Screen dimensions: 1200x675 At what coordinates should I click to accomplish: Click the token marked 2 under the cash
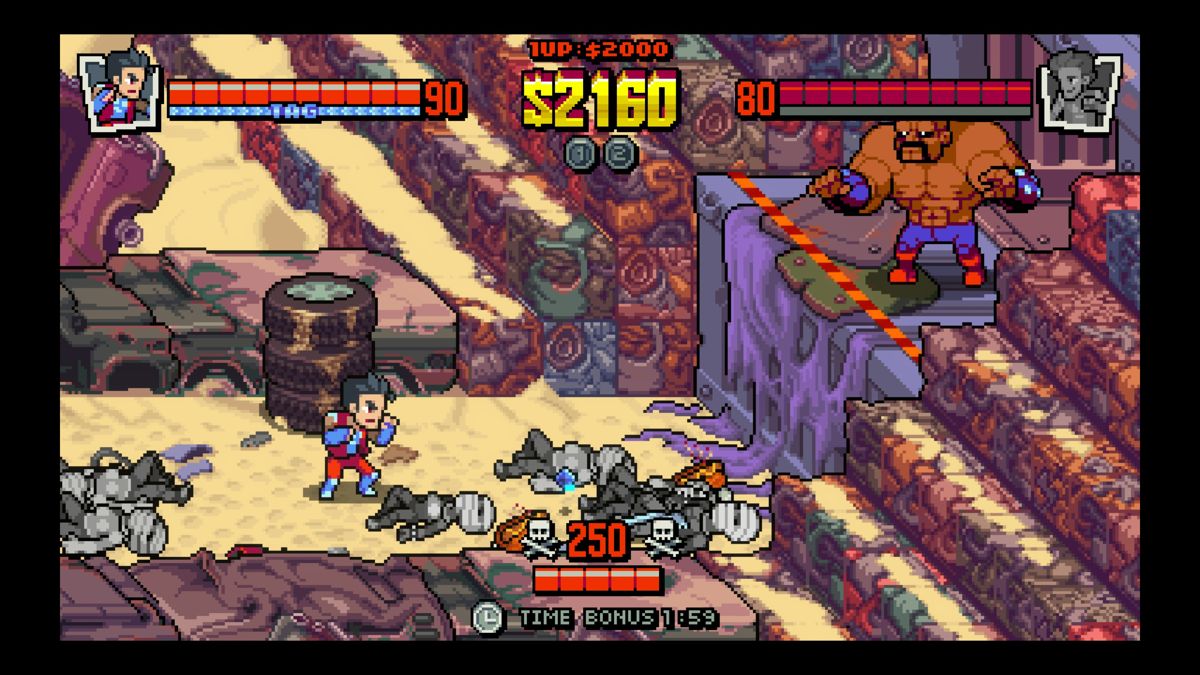tap(620, 153)
